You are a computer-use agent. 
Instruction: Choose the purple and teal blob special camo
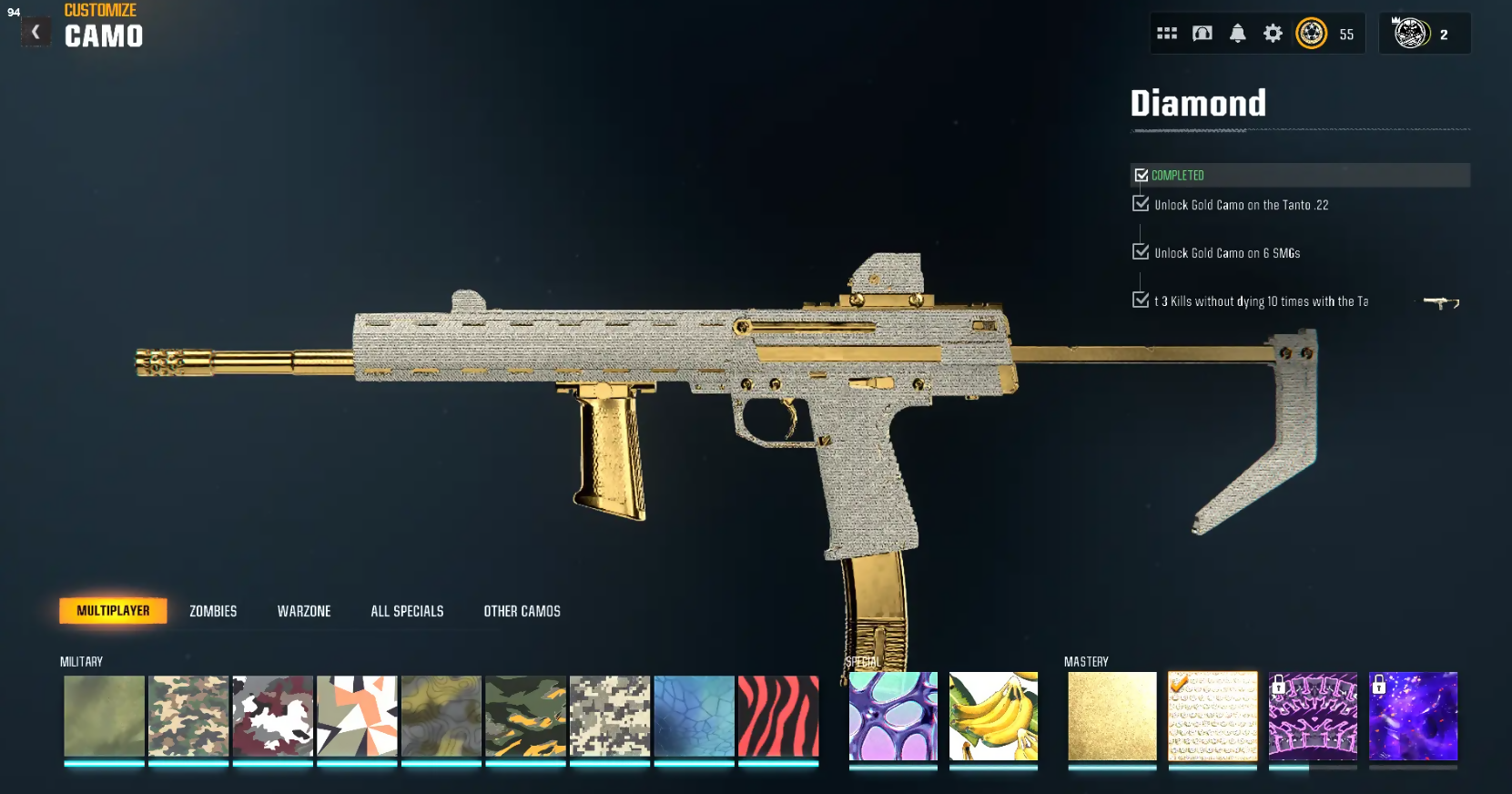coord(893,717)
